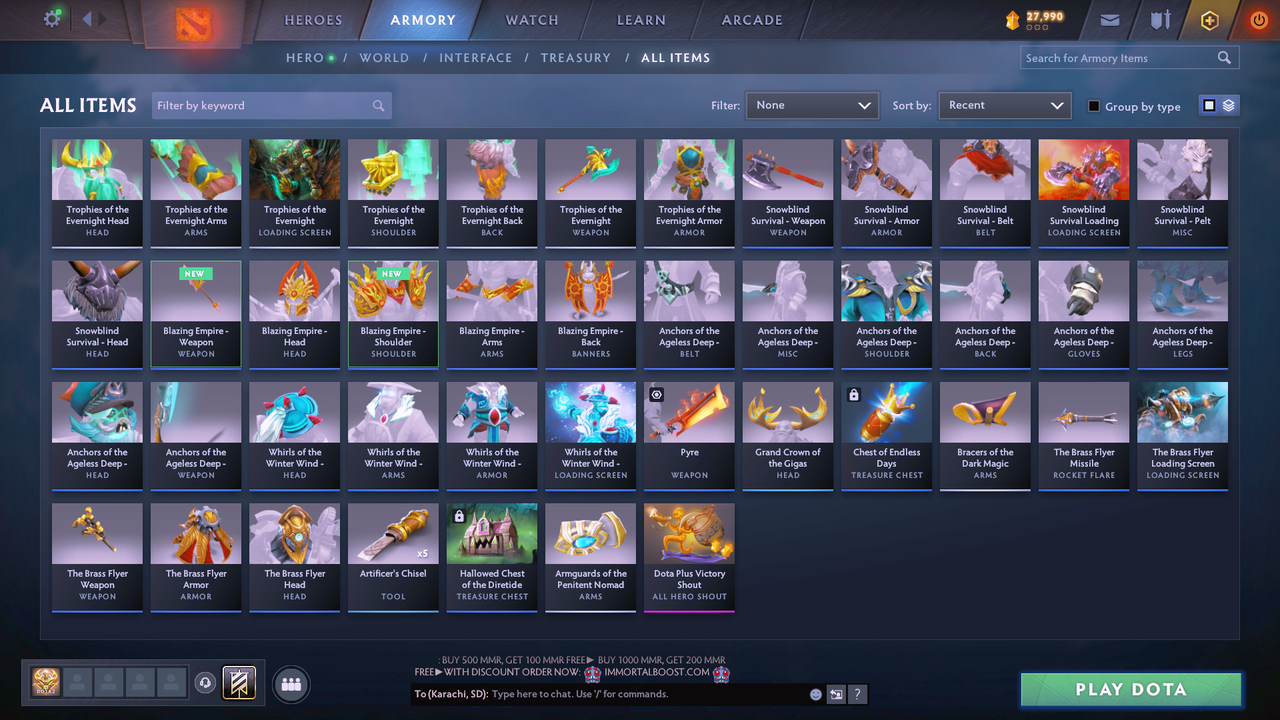This screenshot has height=720, width=1280.
Task: Open the TREASURY section
Action: click(x=576, y=58)
